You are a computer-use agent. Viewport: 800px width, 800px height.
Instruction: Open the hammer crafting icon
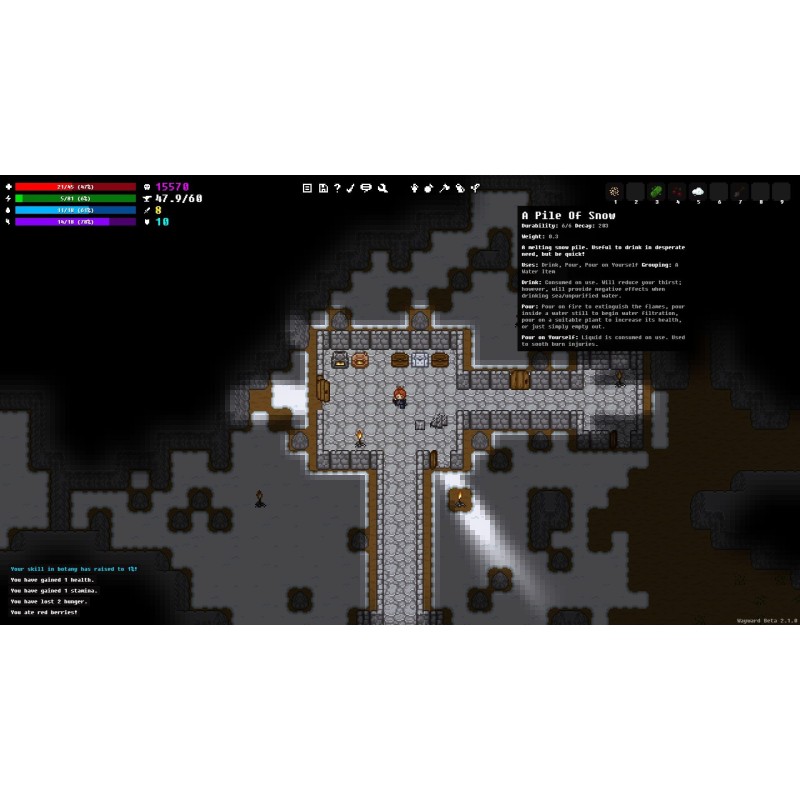click(x=444, y=187)
